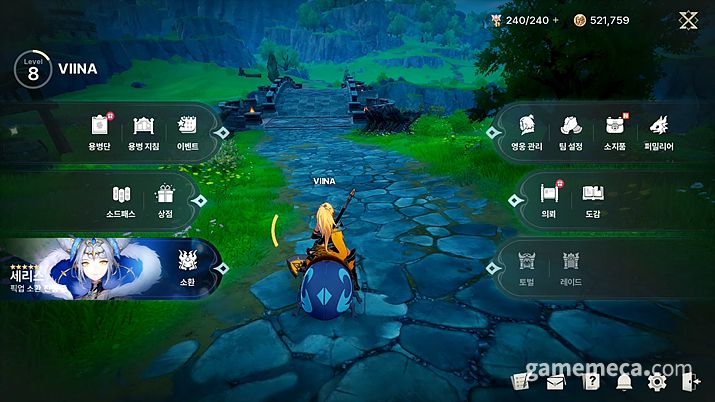This screenshot has width=715, height=402.
Task: Open the 용병 지침 menu
Action: coord(143,131)
